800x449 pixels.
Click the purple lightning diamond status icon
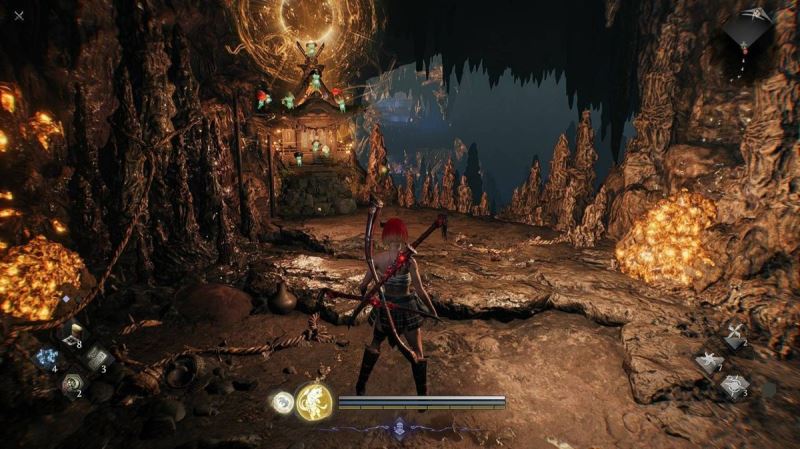(399, 426)
